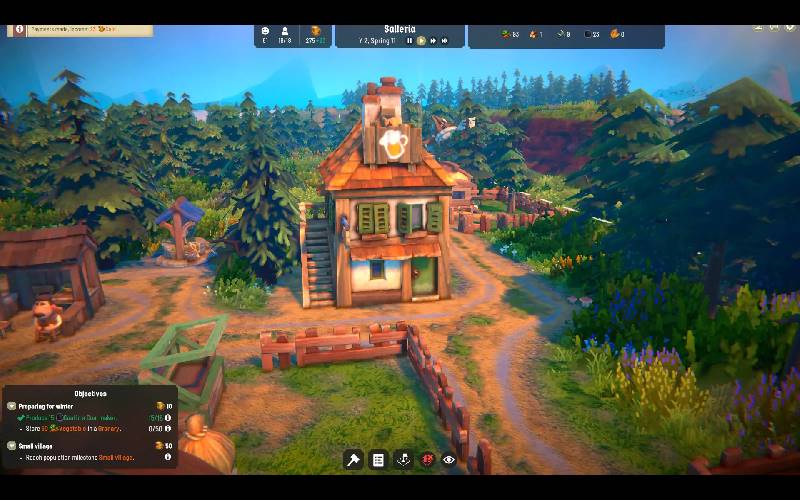
Task: Click the vegetable resource icon
Action: (505, 35)
